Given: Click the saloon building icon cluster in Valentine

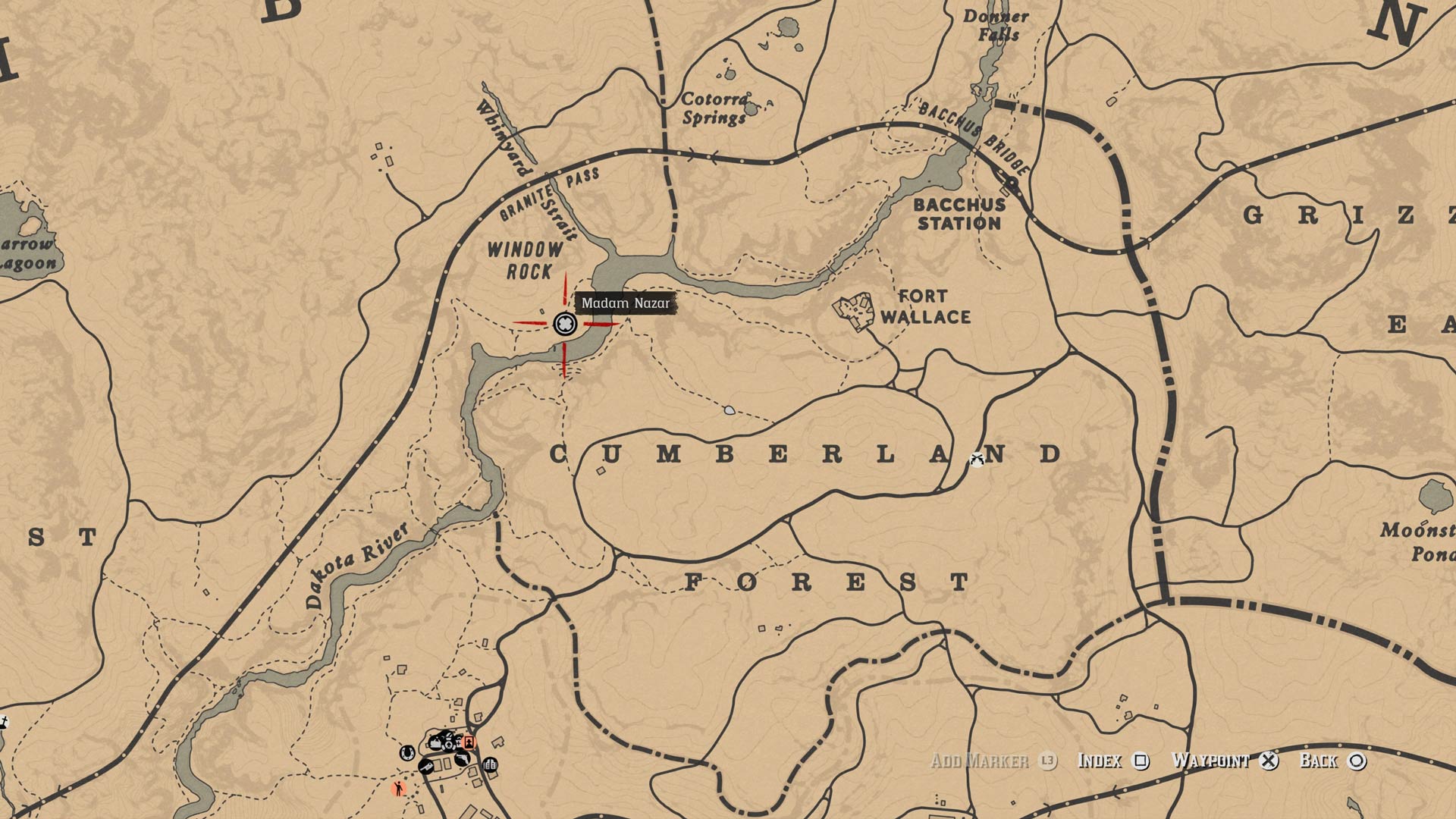Looking at the screenshot, I should tap(444, 742).
